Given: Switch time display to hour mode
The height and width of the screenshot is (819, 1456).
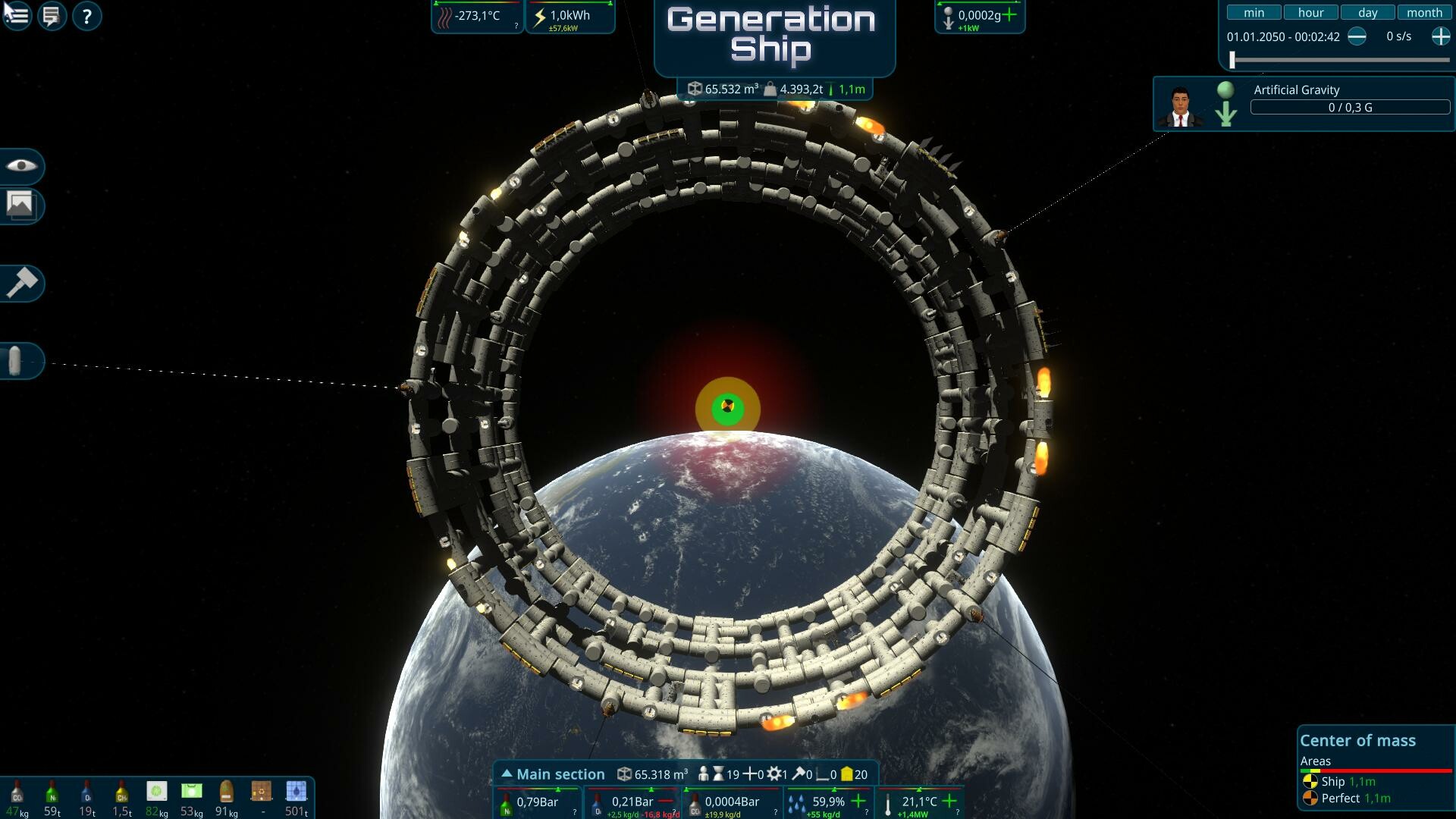Looking at the screenshot, I should (1310, 12).
